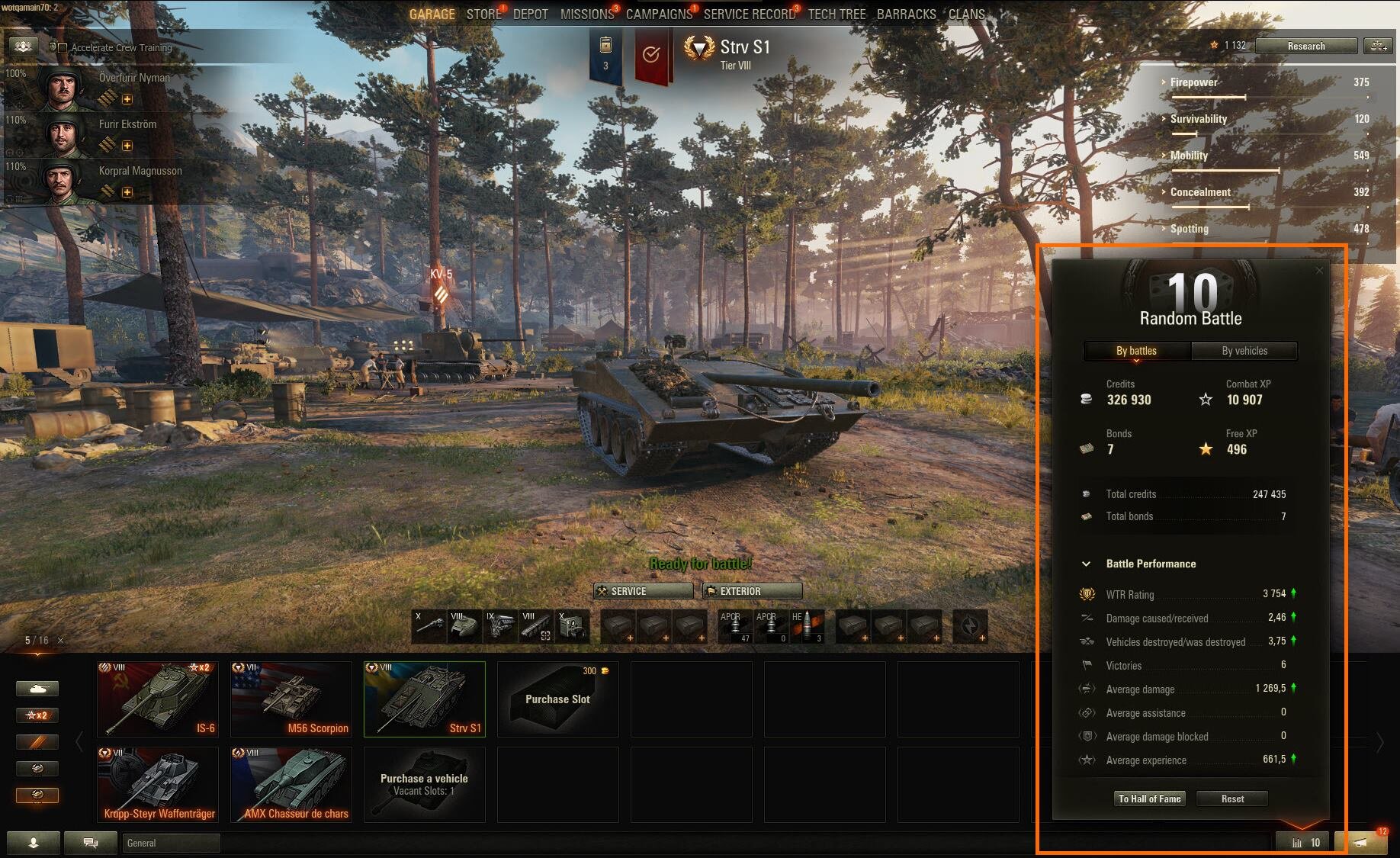Show the Tech Tree
Image resolution: width=1400 pixels, height=858 pixels.
coord(836,14)
